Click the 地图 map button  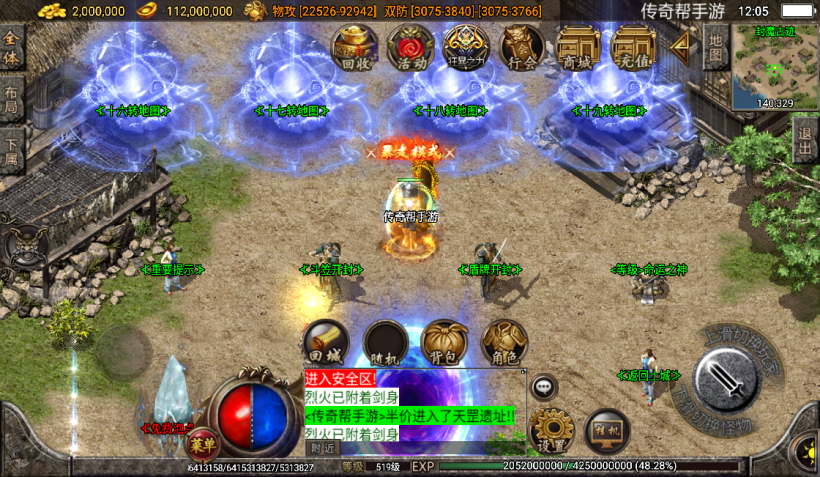click(x=715, y=46)
